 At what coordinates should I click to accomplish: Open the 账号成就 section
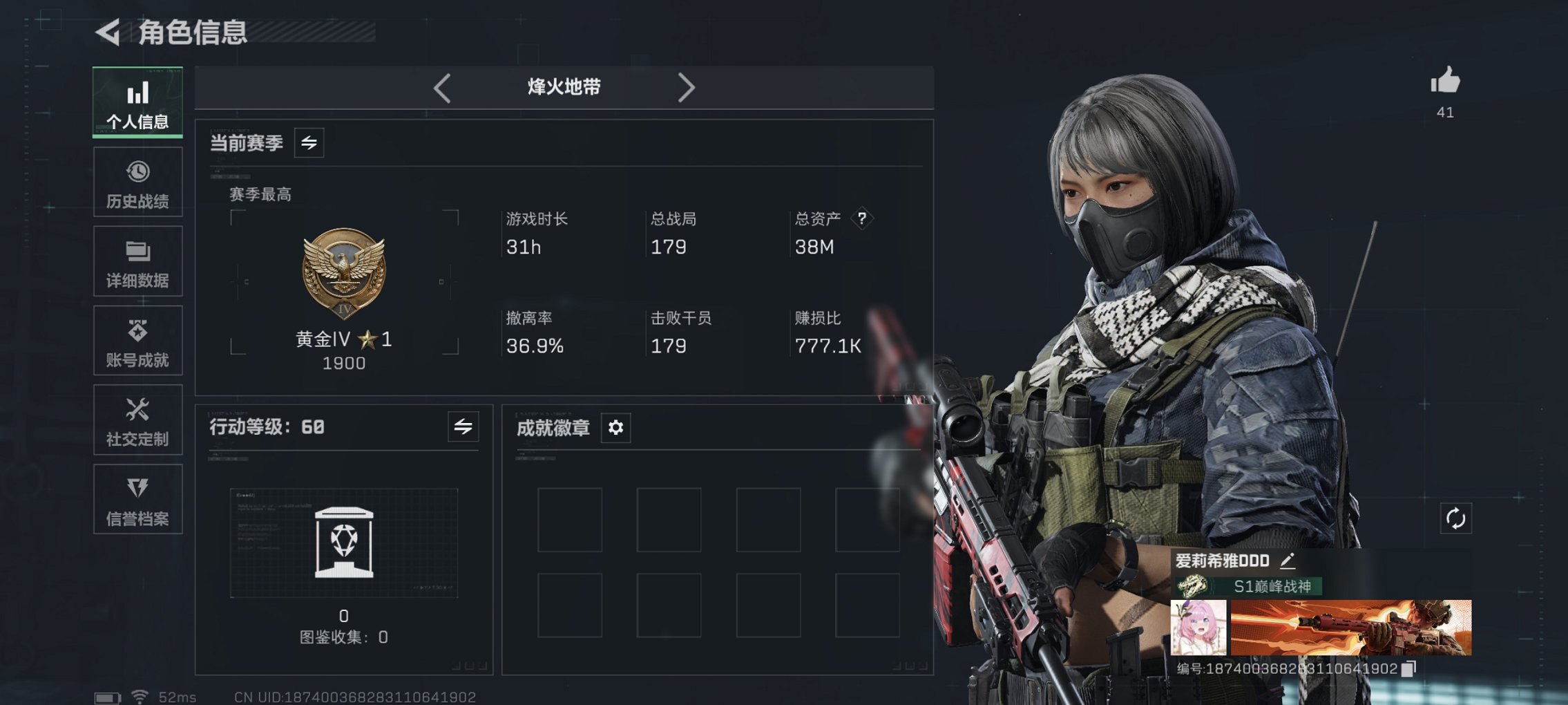click(x=137, y=341)
